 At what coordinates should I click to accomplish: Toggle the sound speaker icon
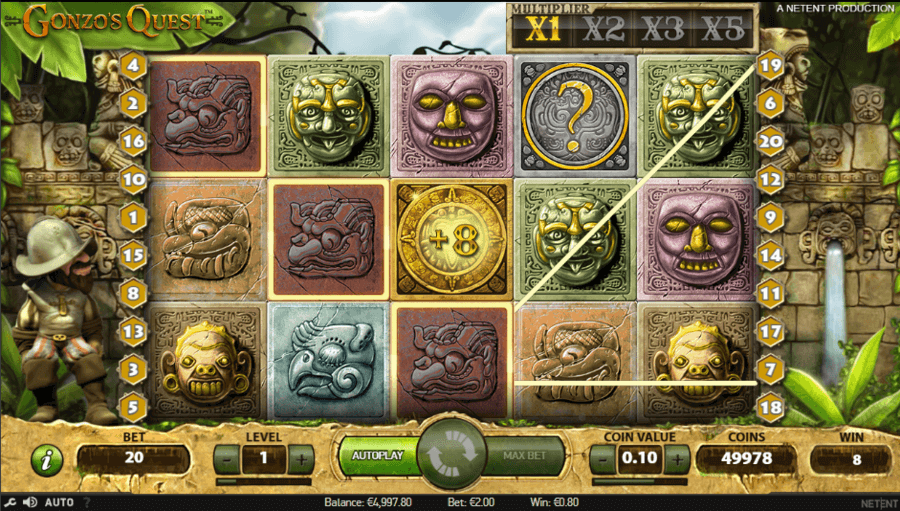tap(30, 502)
